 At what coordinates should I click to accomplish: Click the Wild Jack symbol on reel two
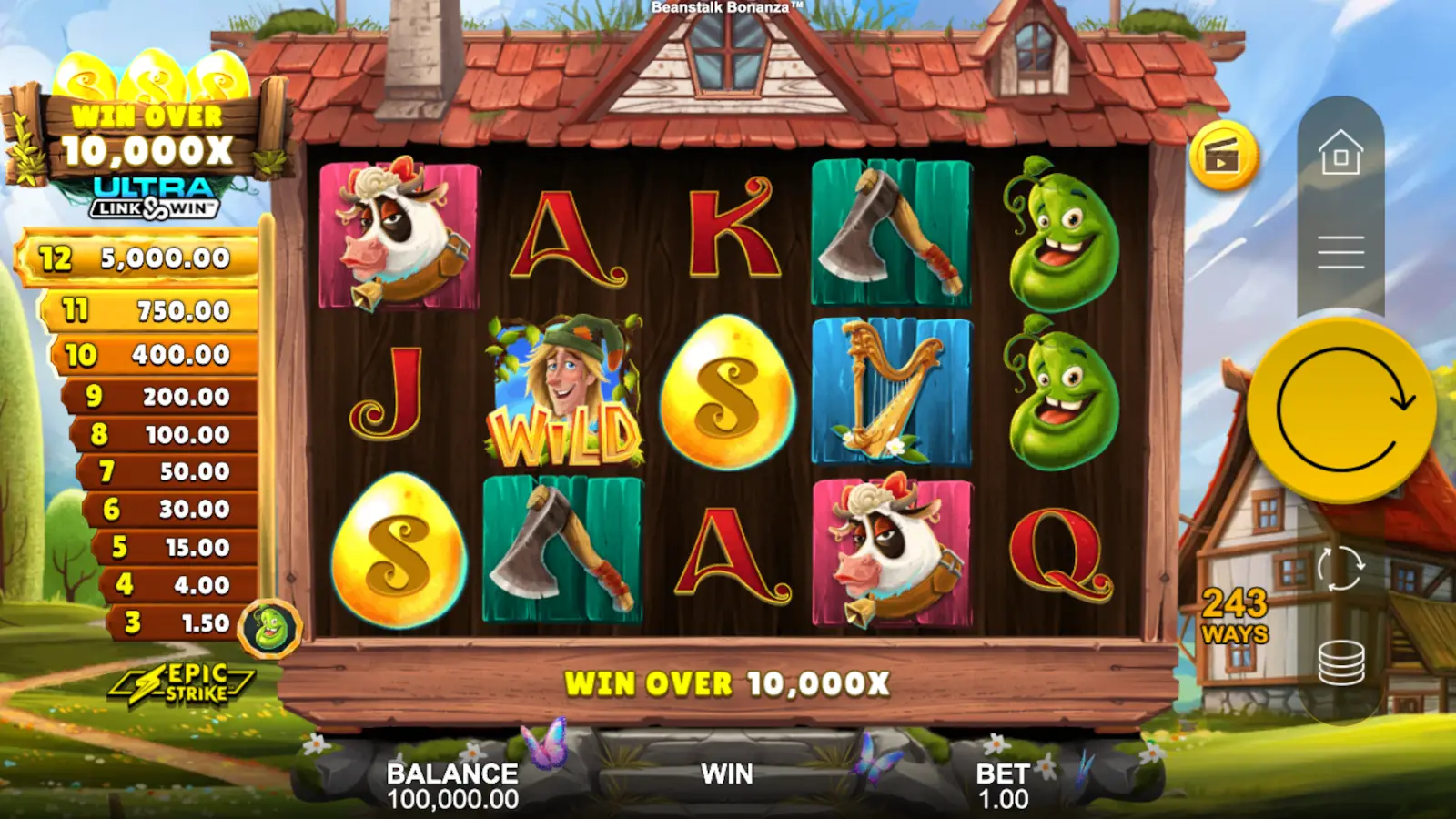click(x=564, y=391)
